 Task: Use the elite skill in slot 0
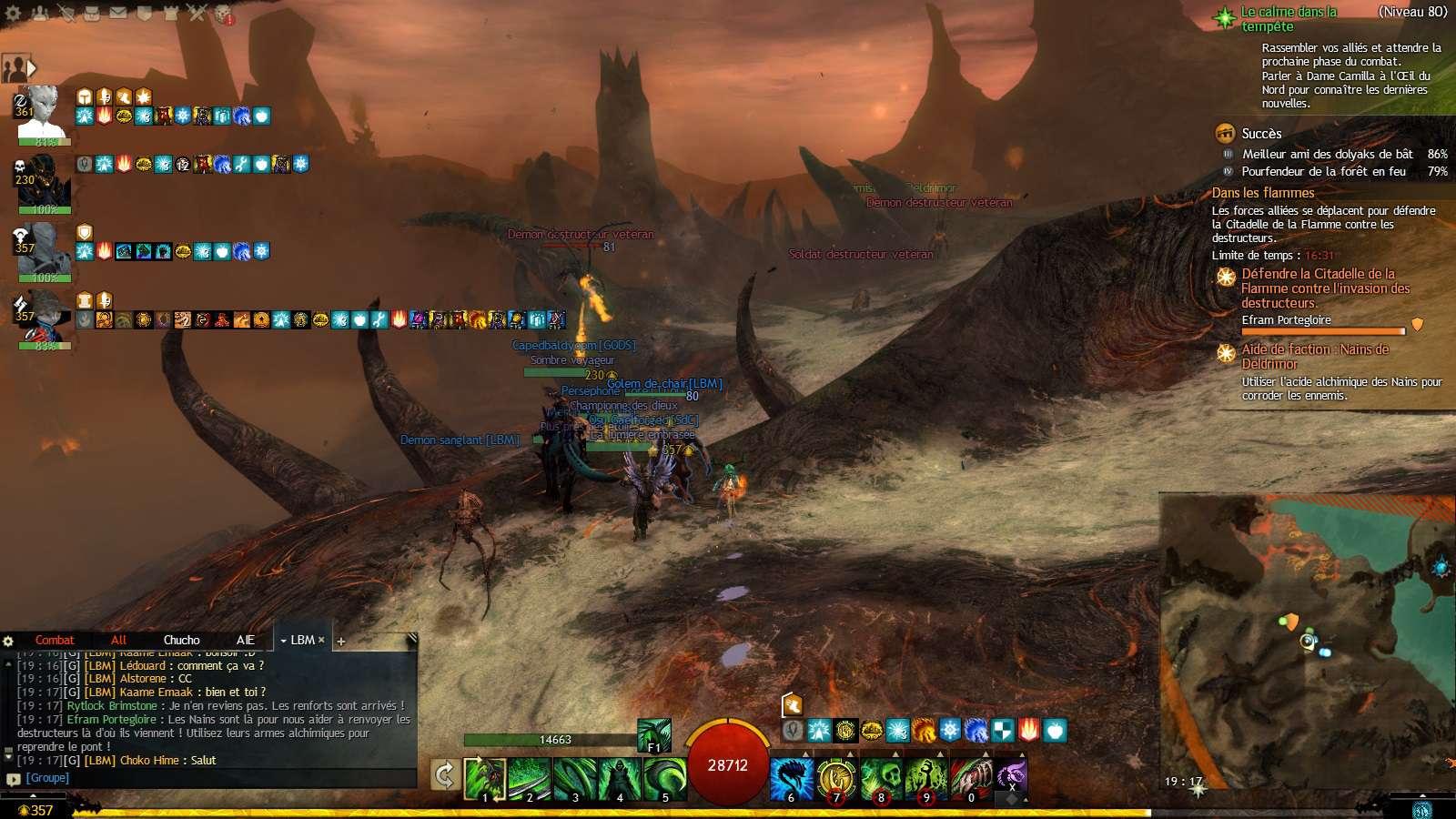tap(971, 778)
